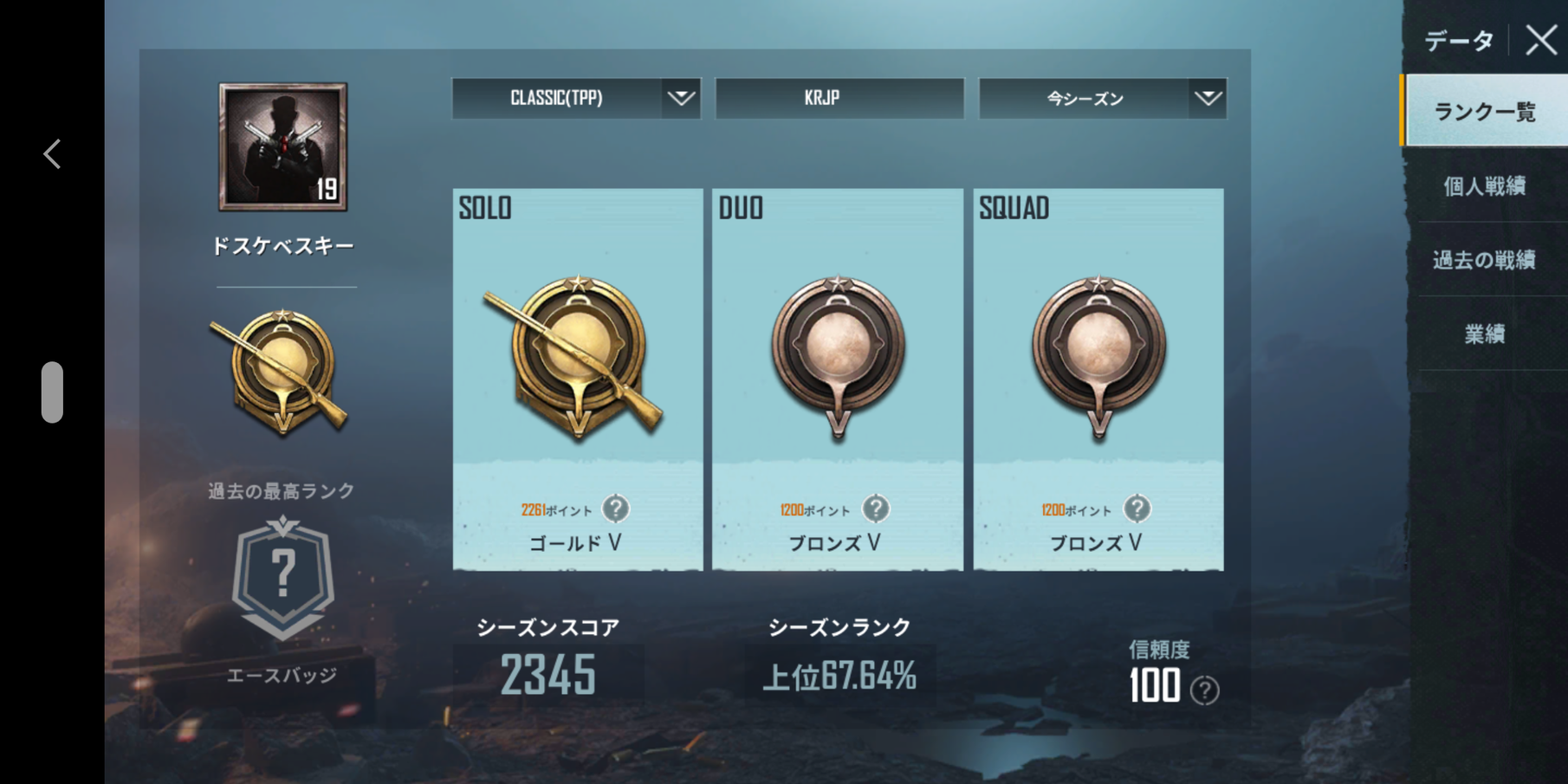Show the 過去の戦績 tab
Image resolution: width=1568 pixels, height=784 pixels.
point(1485,260)
